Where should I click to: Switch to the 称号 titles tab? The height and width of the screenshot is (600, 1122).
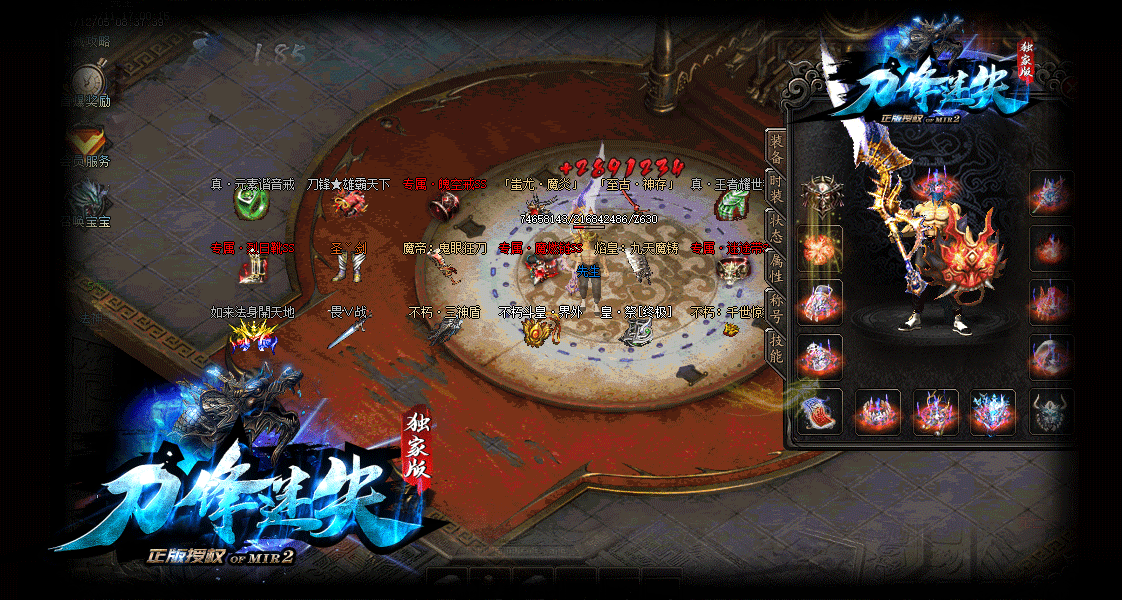click(x=776, y=306)
